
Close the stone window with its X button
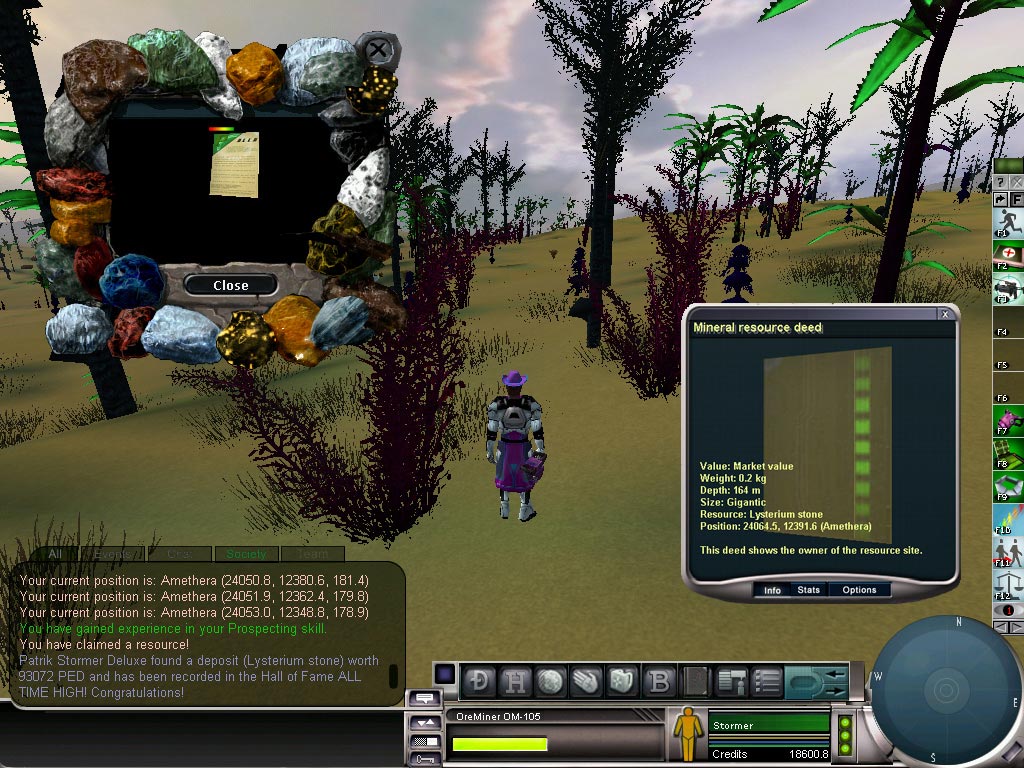pos(377,49)
